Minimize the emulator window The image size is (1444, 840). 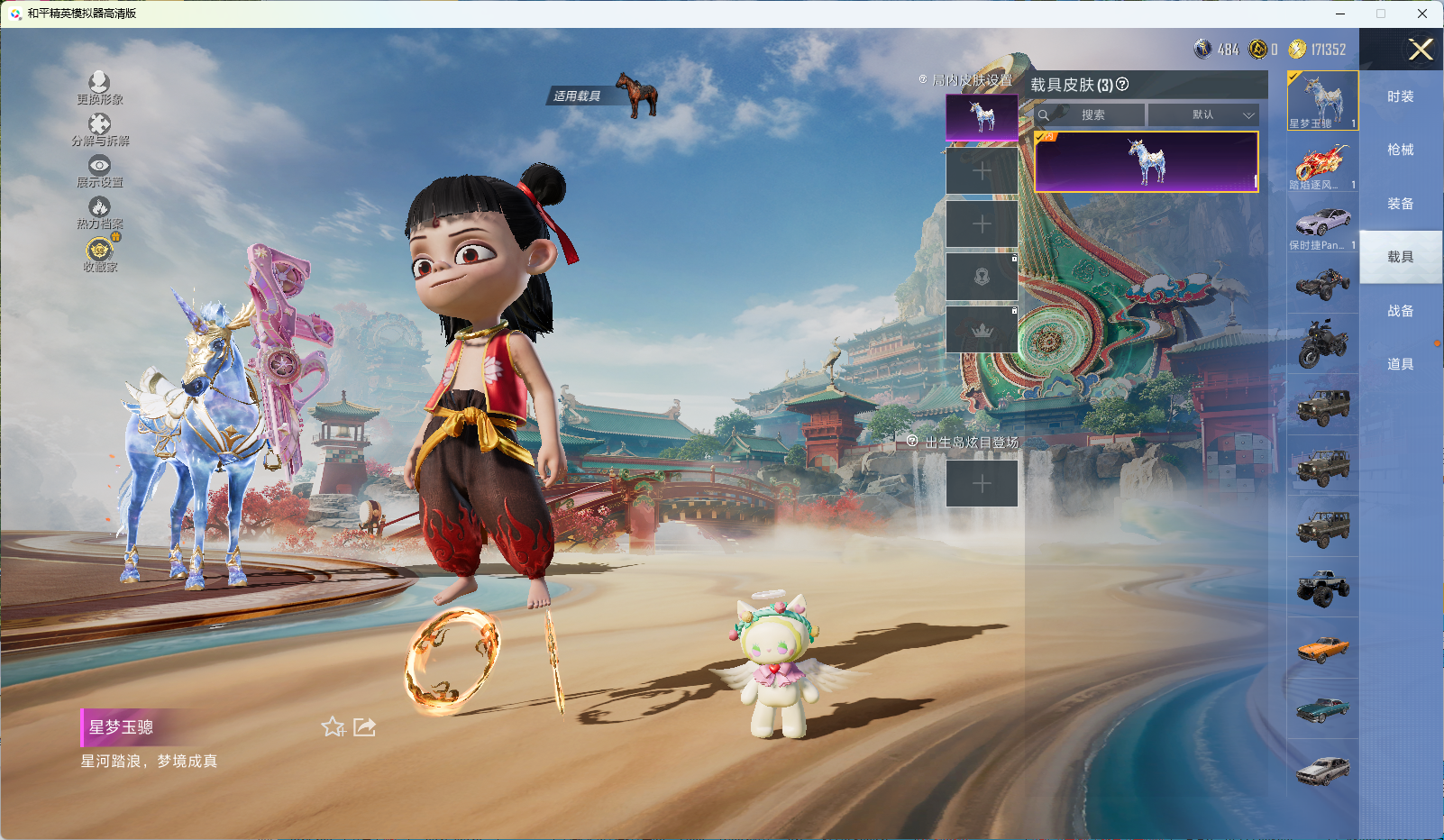1340,14
